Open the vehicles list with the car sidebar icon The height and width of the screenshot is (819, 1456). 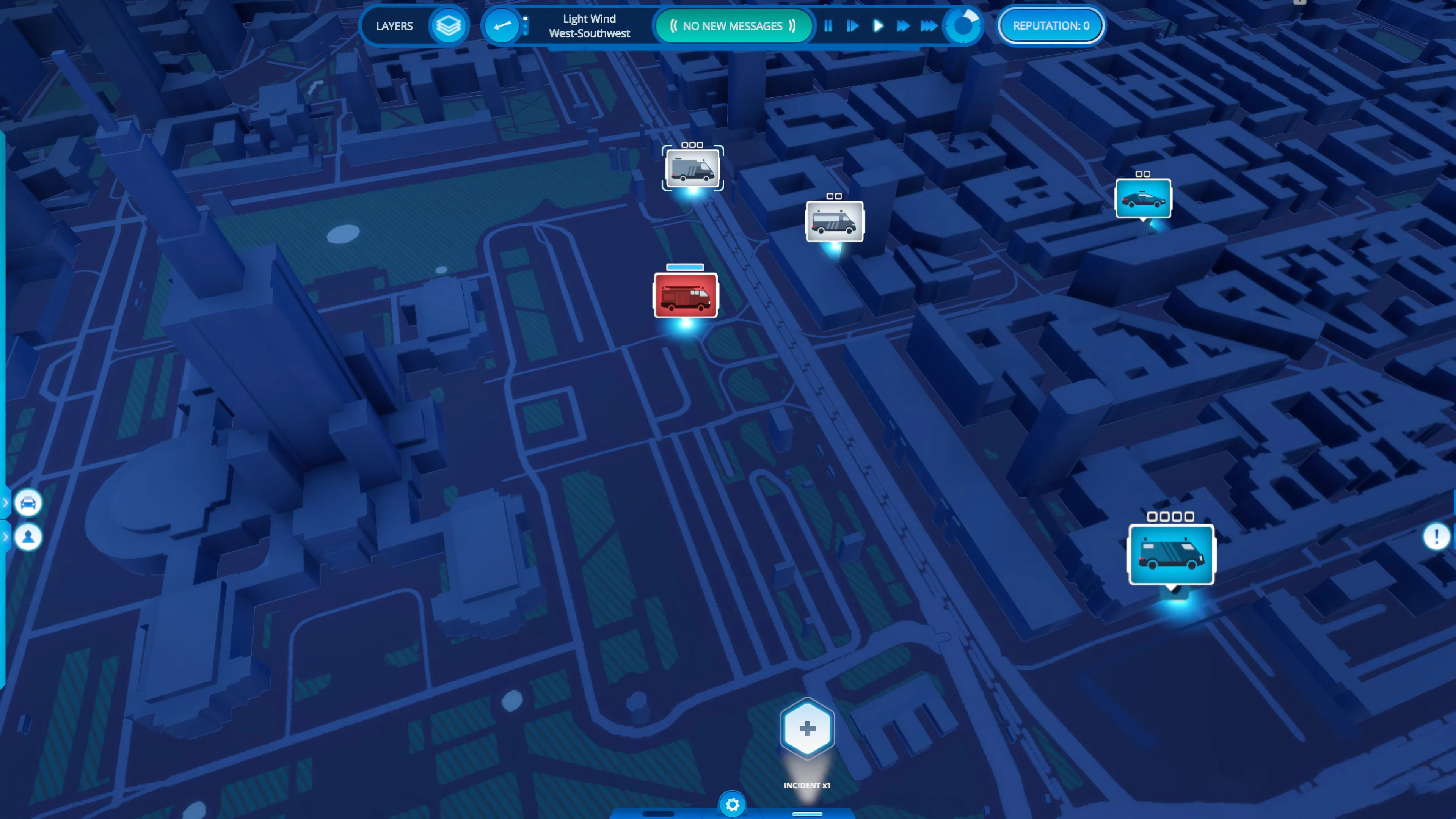(28, 502)
